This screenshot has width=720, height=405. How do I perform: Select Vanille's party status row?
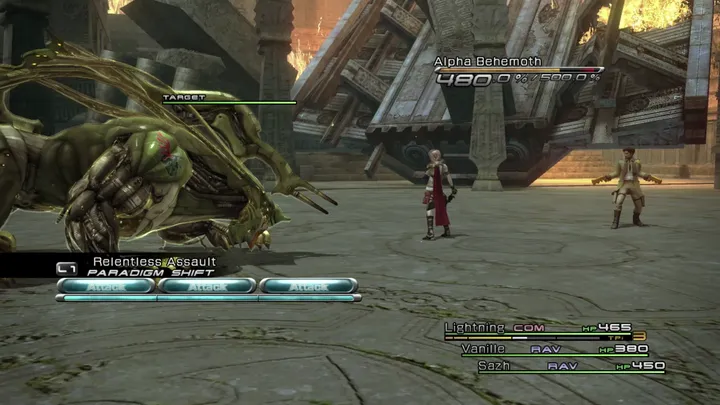553,349
